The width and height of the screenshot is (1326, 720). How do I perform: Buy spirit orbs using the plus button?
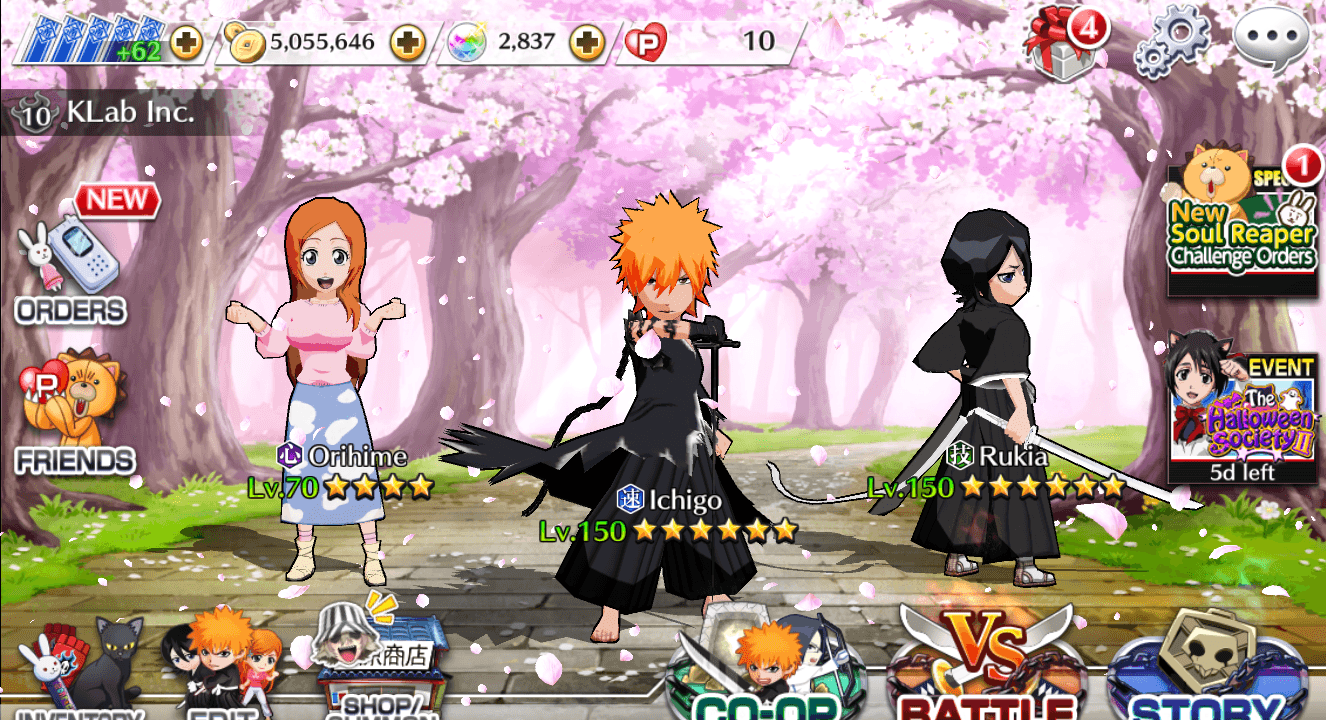pos(587,43)
